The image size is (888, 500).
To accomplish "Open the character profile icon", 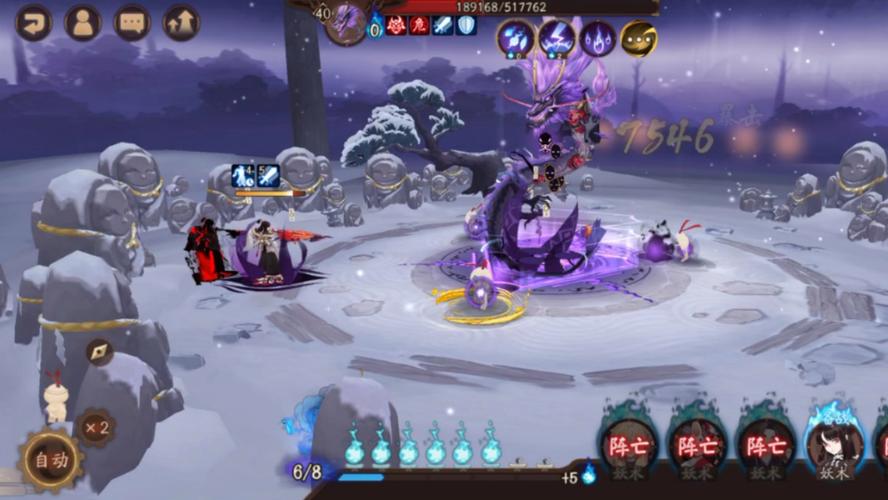I will pyautogui.click(x=83, y=22).
